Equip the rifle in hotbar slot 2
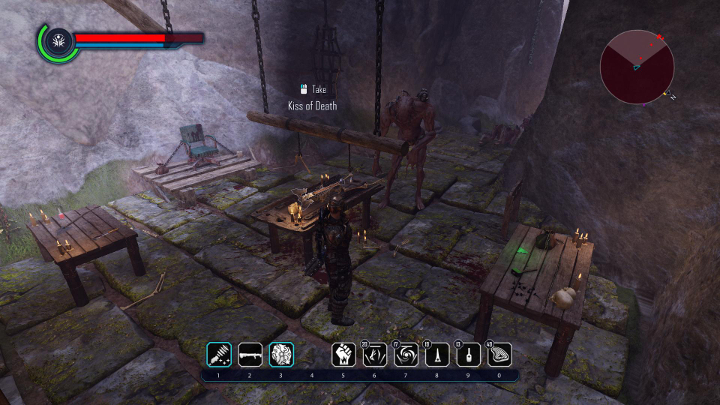The width and height of the screenshot is (720, 405). [250, 354]
